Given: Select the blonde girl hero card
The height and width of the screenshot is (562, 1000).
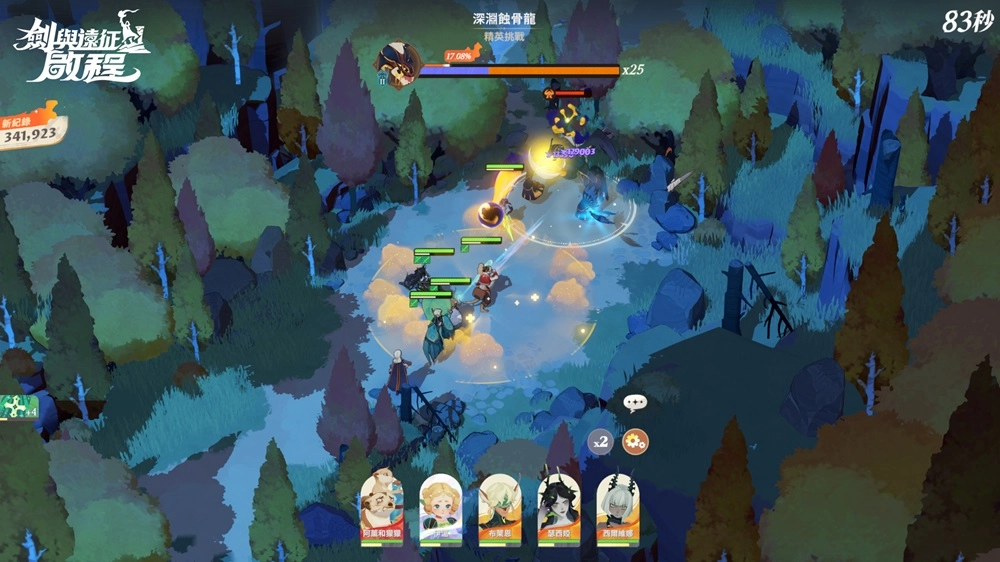Looking at the screenshot, I should click(441, 506).
